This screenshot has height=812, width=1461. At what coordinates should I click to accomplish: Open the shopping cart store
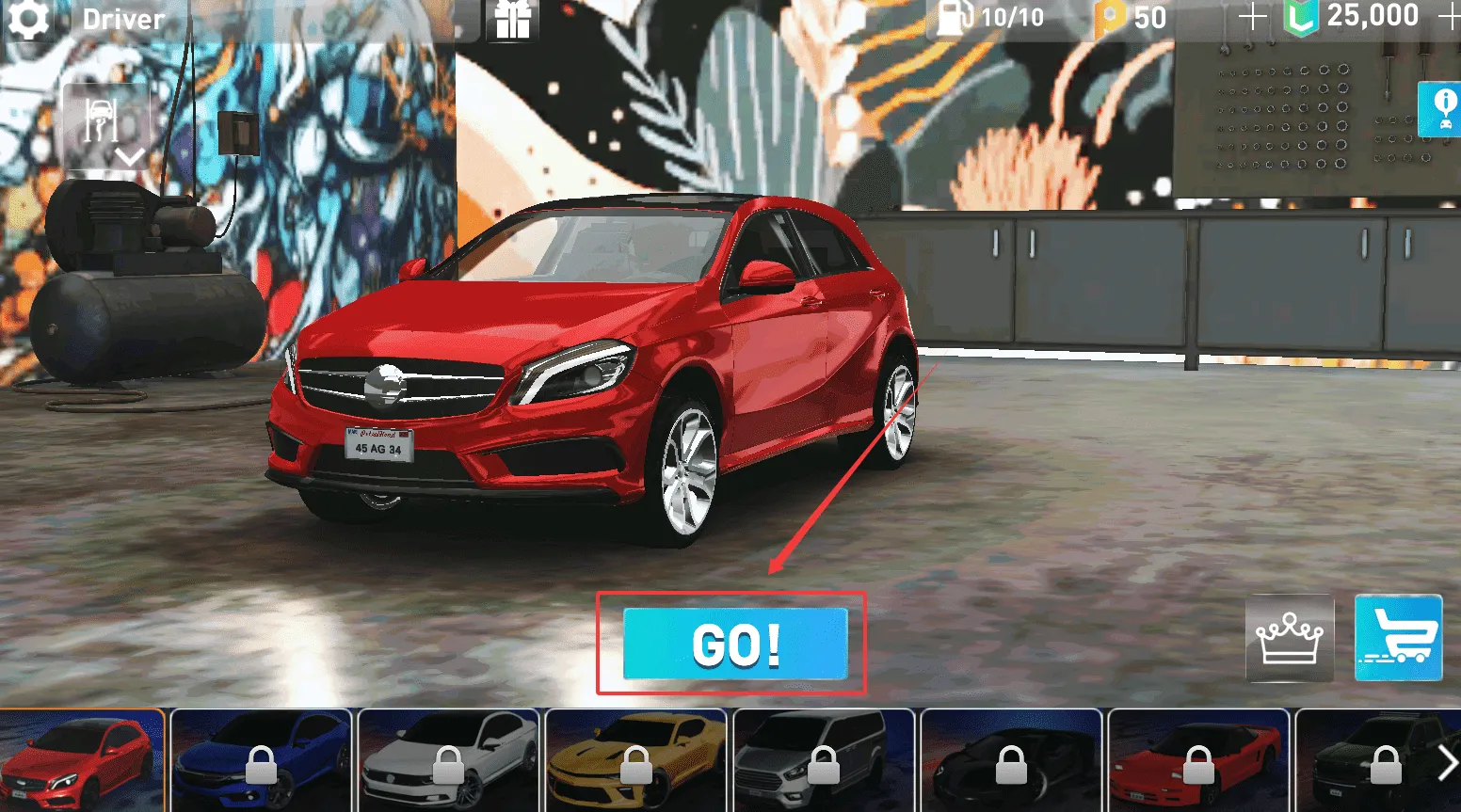pyautogui.click(x=1399, y=638)
